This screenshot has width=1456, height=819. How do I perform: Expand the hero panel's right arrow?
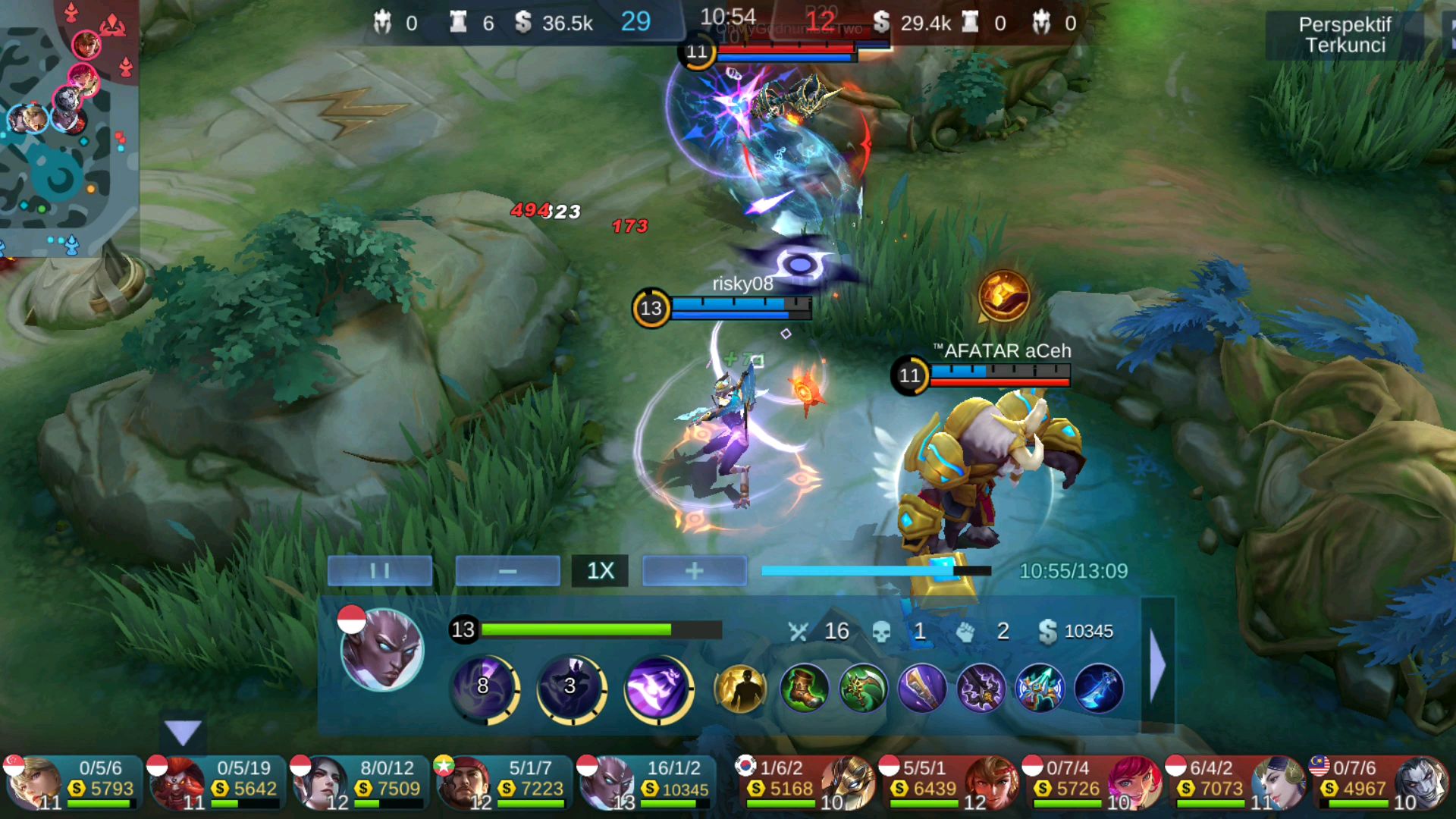click(1157, 665)
